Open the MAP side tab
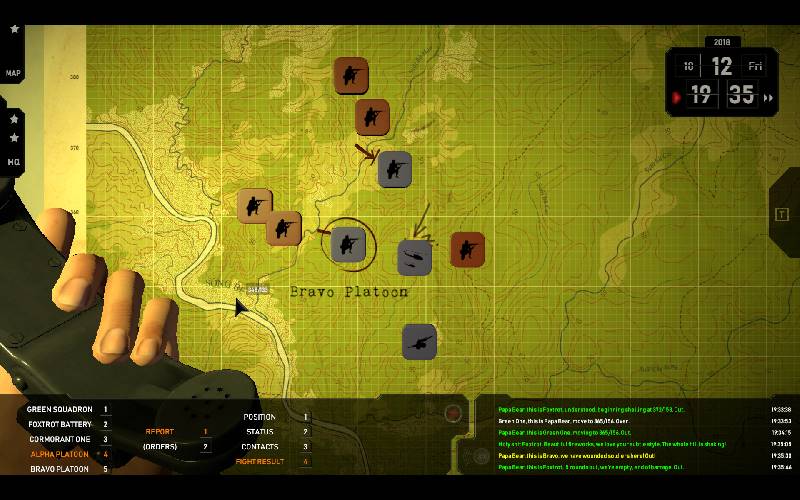Image resolution: width=800 pixels, height=500 pixels. (13, 73)
